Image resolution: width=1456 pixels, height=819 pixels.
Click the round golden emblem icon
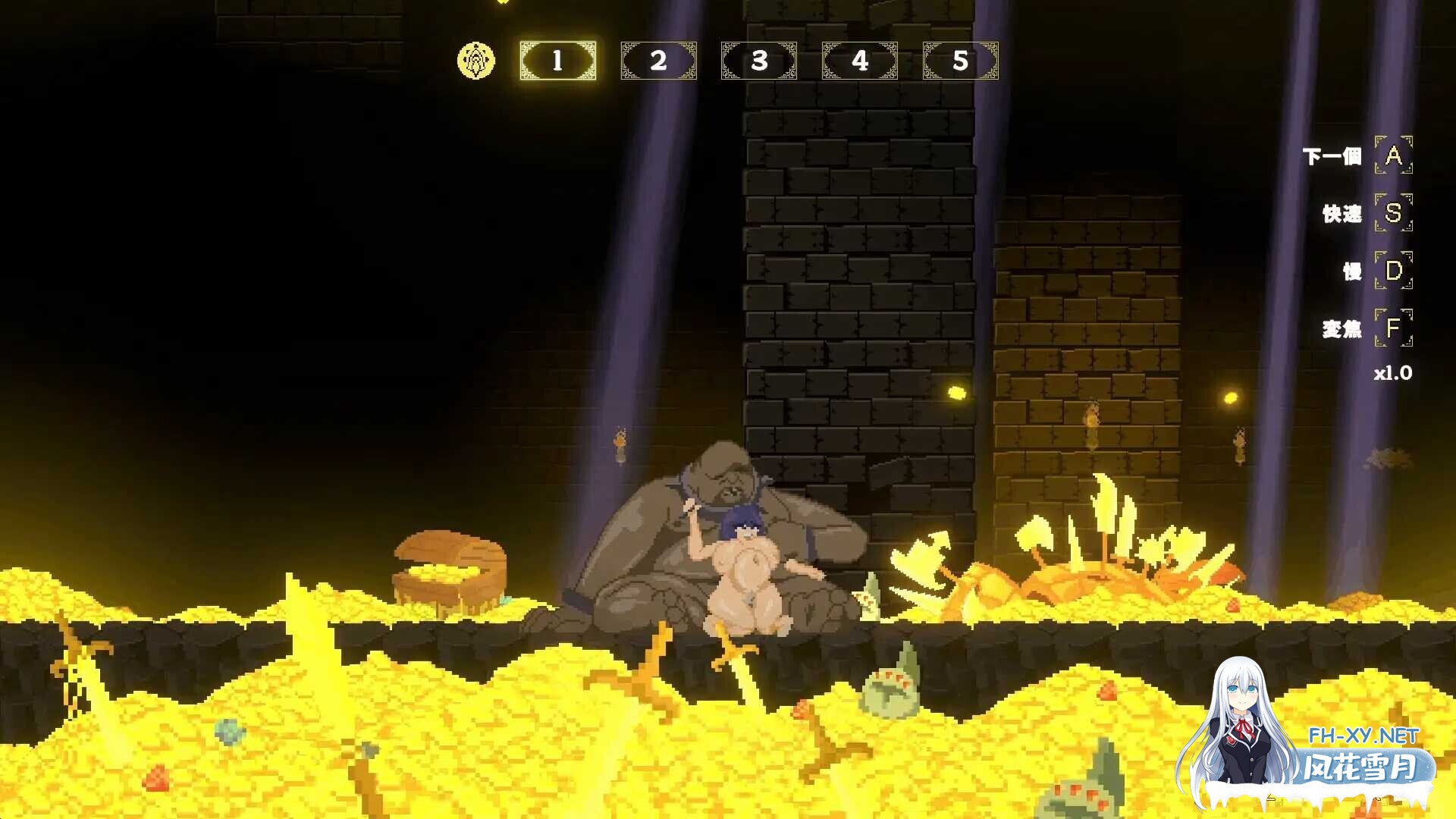pos(476,61)
